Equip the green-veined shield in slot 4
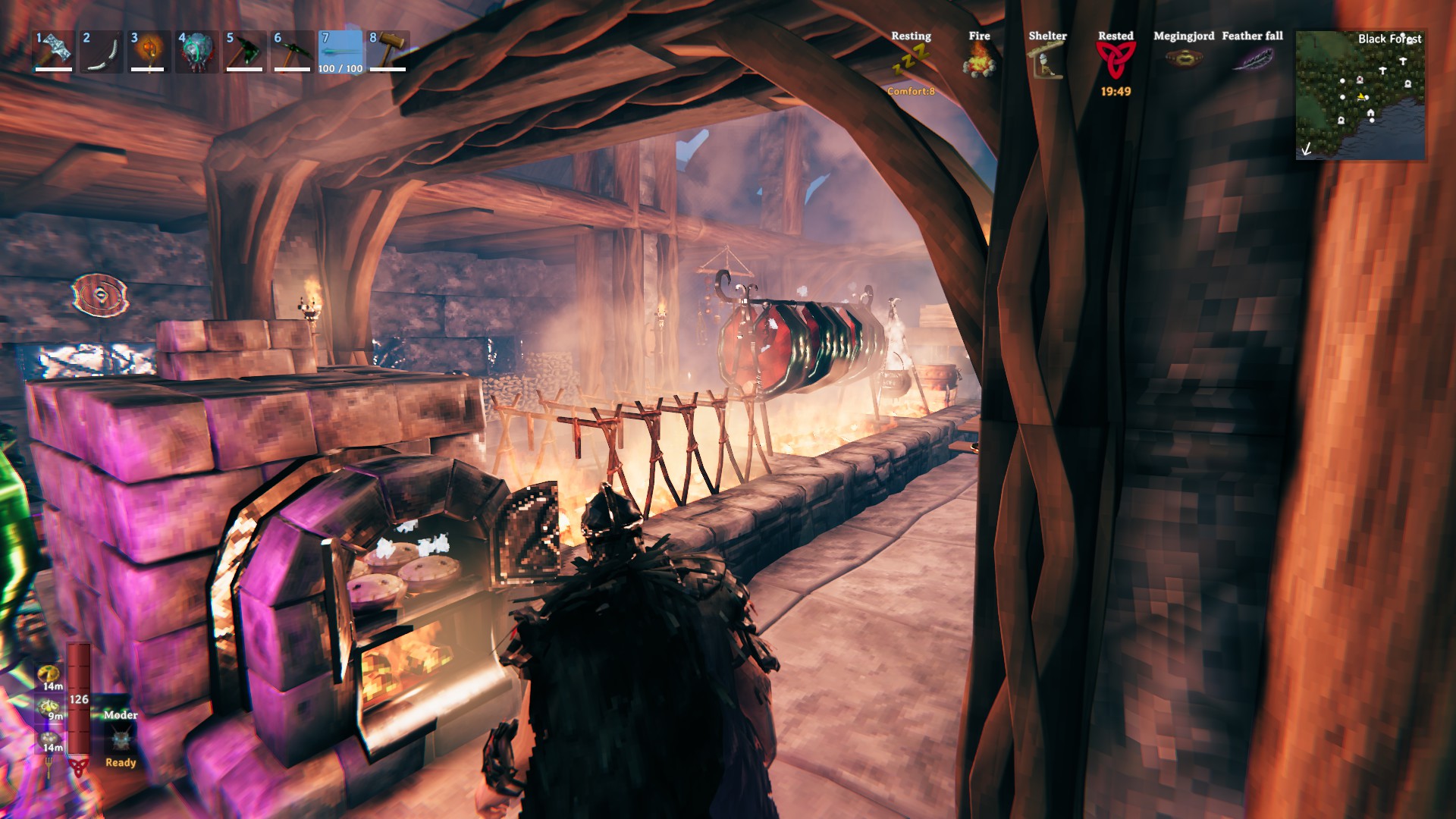1456x819 pixels. click(x=196, y=51)
